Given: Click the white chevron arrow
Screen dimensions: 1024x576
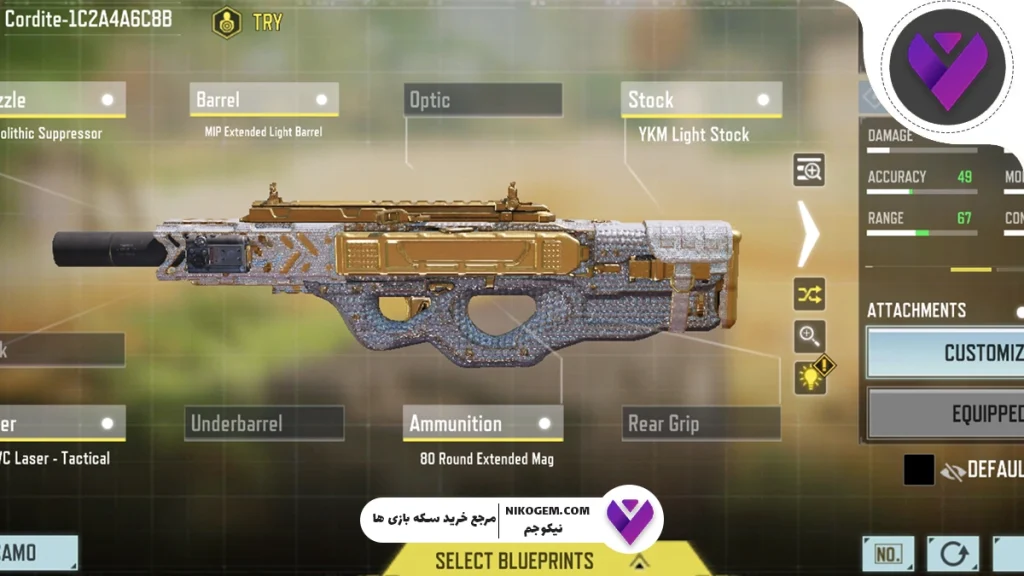Looking at the screenshot, I should 808,233.
